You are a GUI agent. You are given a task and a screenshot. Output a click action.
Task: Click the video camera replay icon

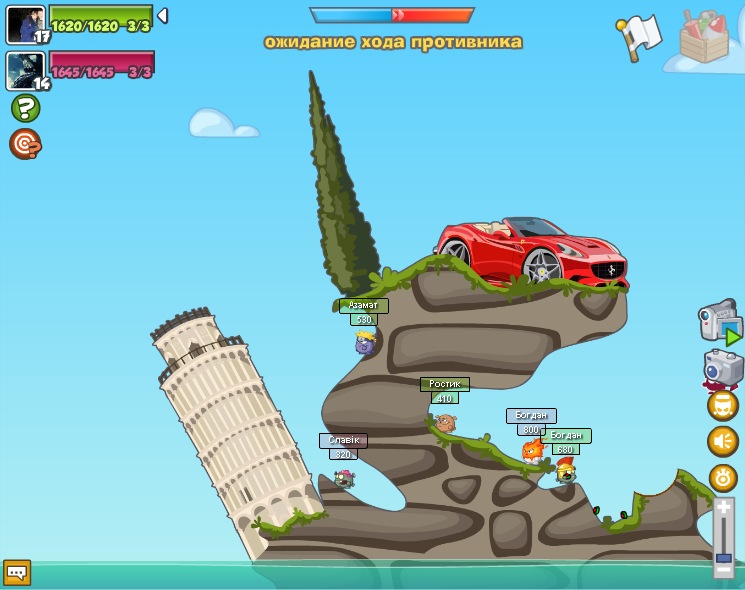719,321
